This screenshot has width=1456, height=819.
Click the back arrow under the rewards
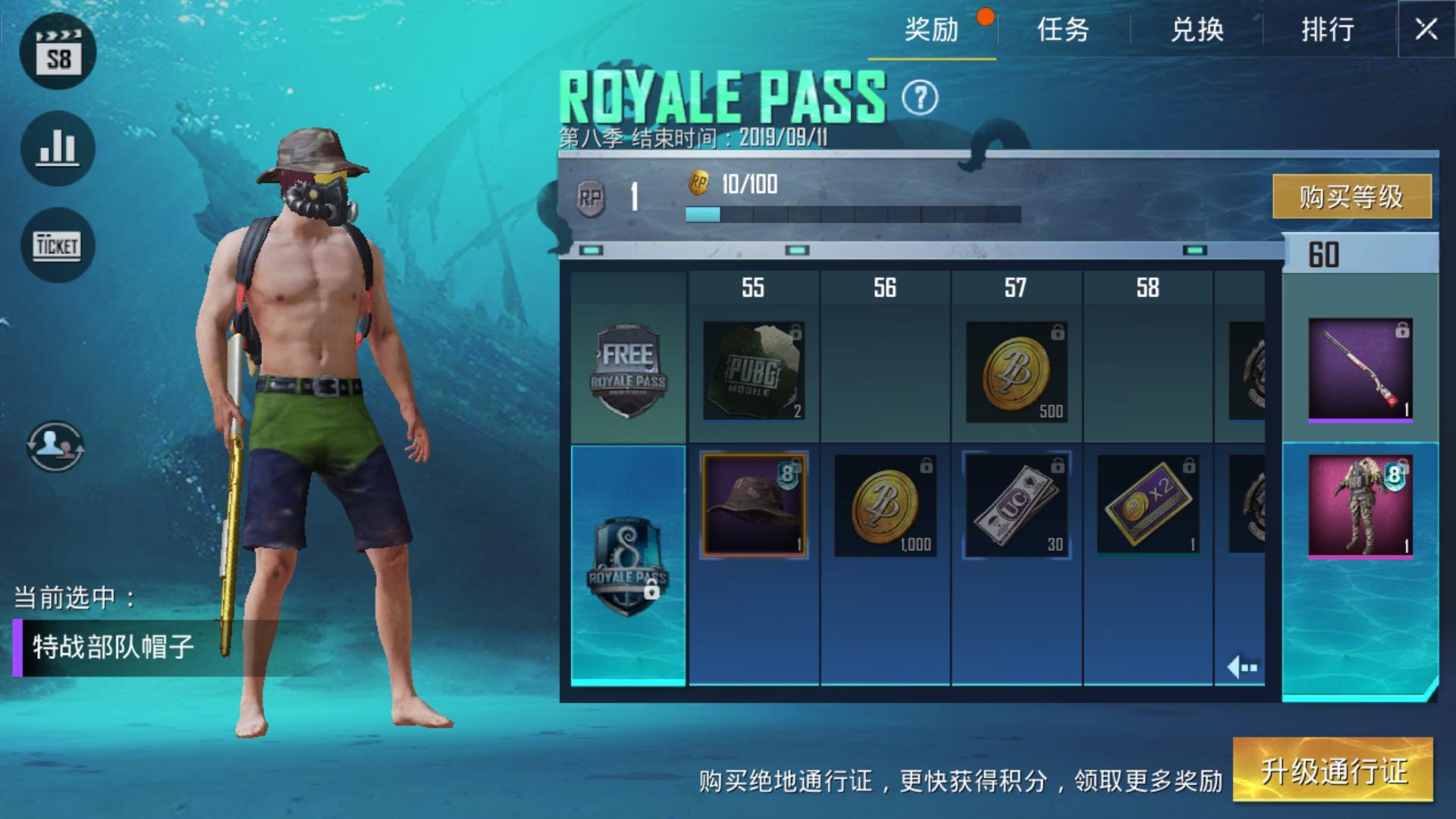click(1242, 667)
